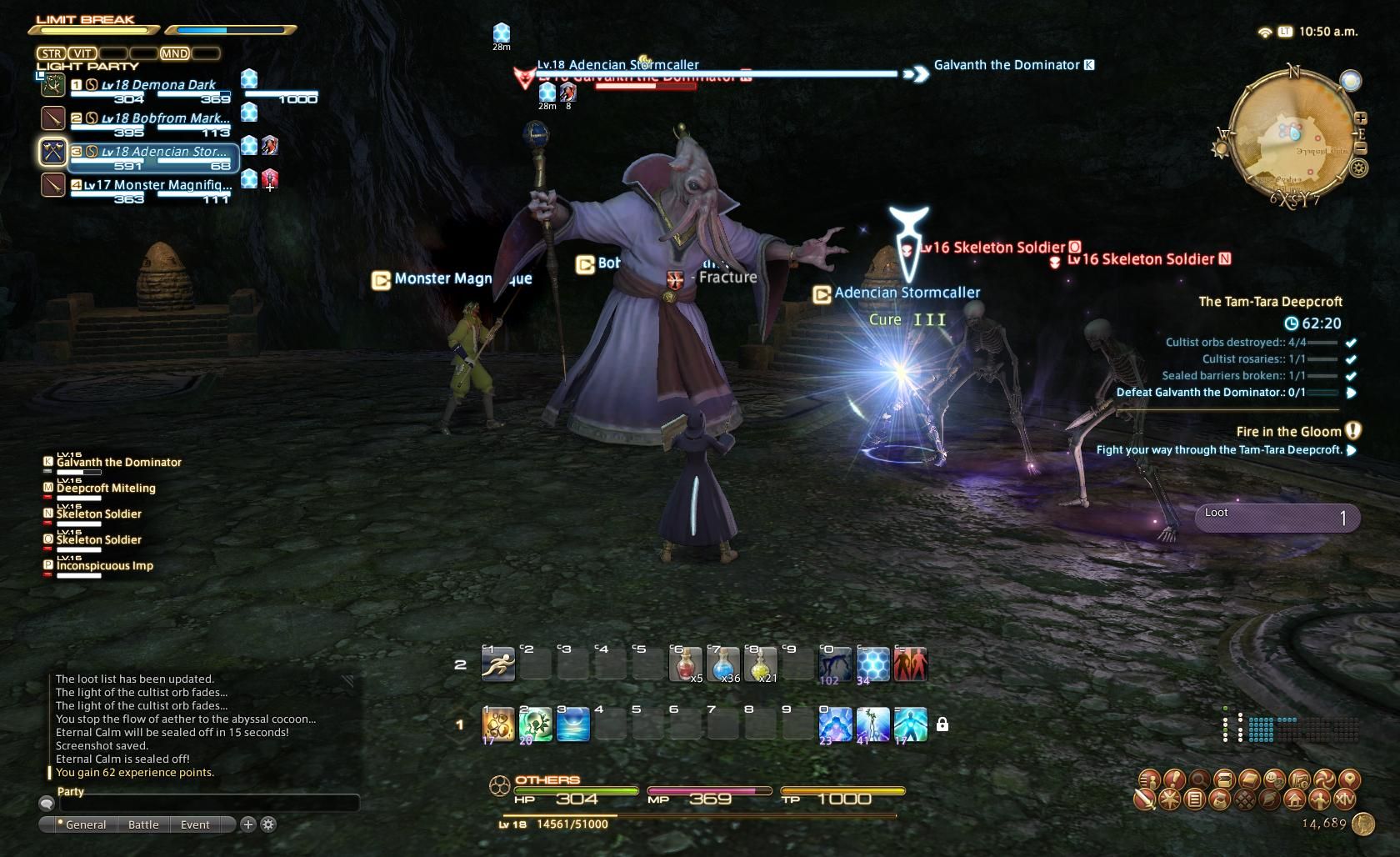Zoom out the minimap with minus button

click(x=1361, y=148)
